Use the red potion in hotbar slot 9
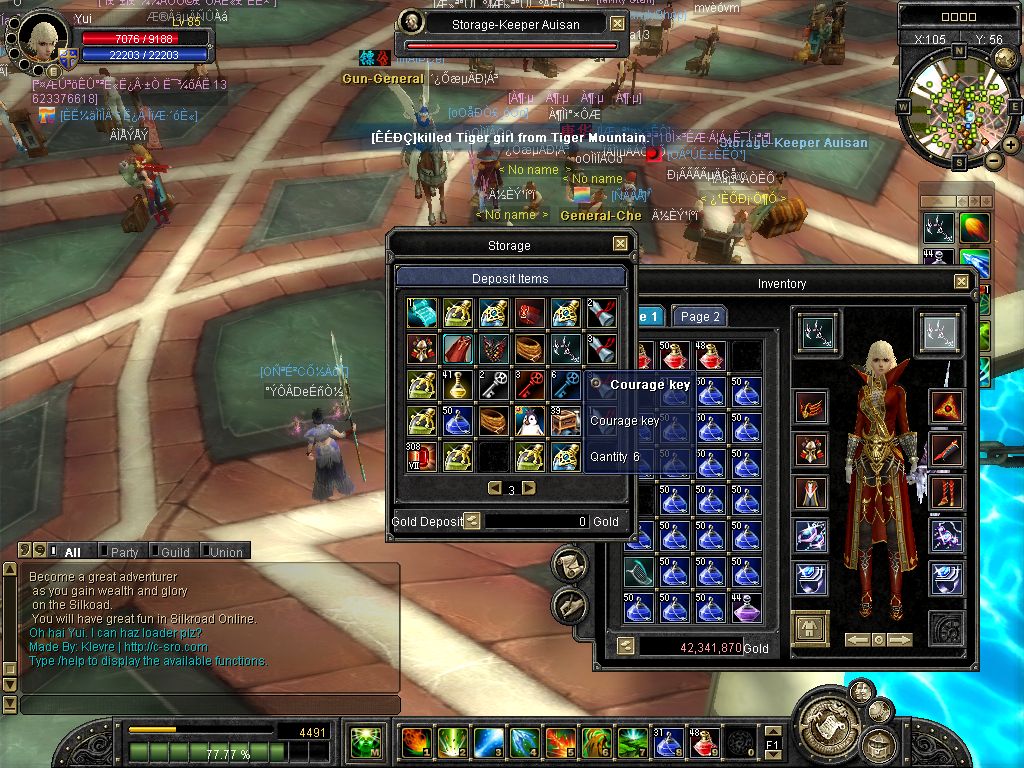Image resolution: width=1024 pixels, height=768 pixels. (x=705, y=743)
